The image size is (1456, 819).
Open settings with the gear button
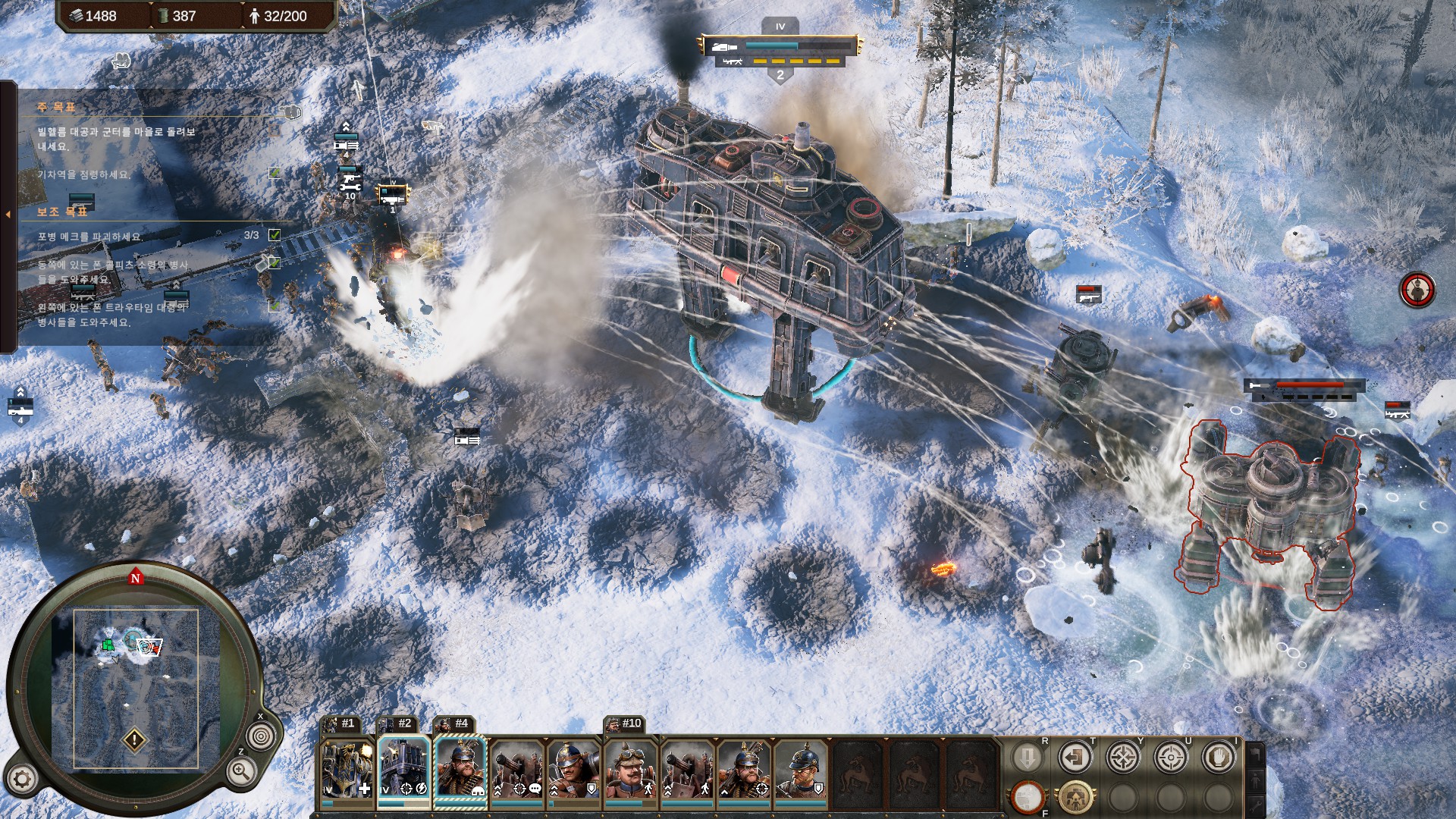click(x=22, y=779)
